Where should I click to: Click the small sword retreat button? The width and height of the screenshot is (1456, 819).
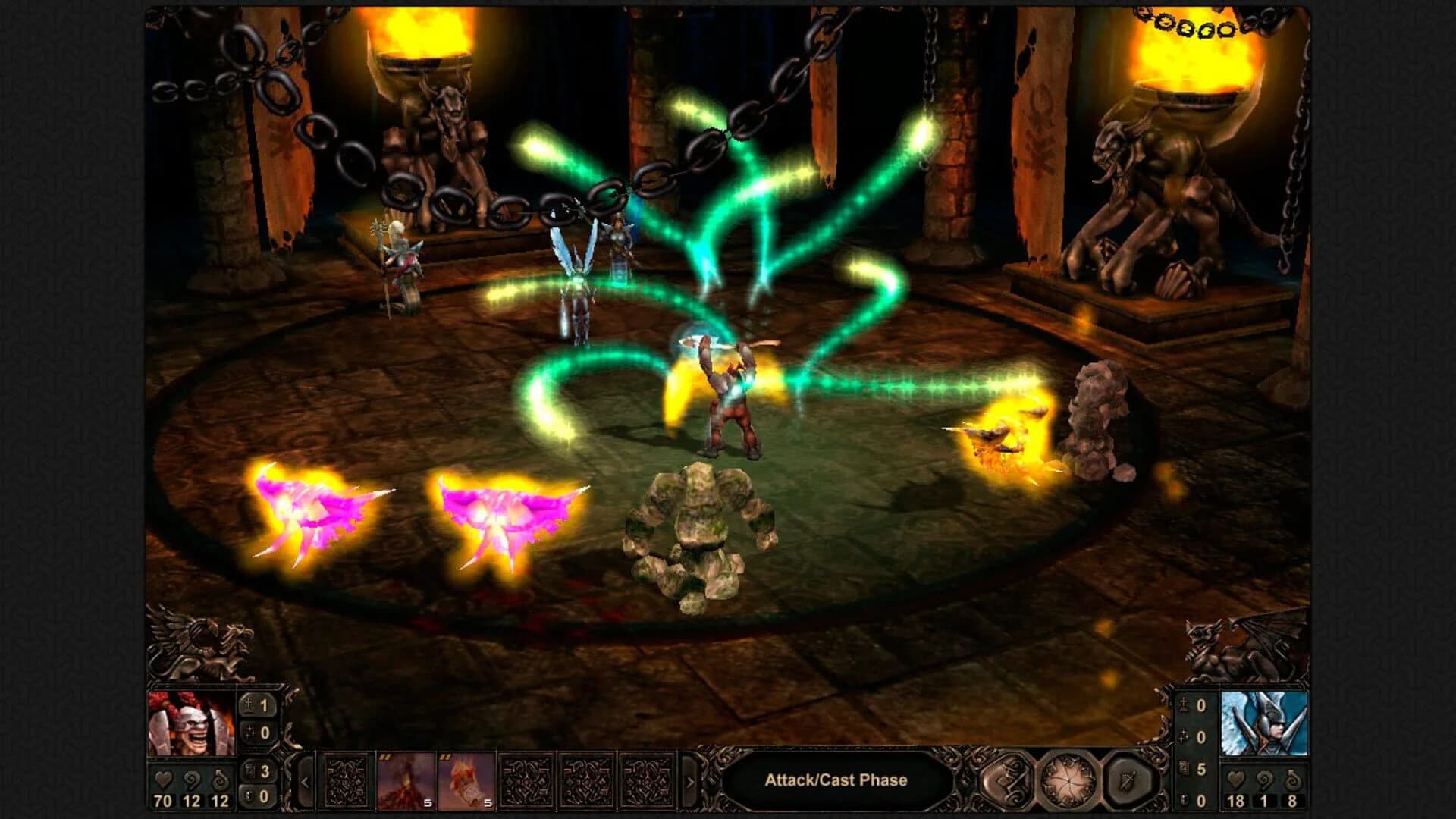[x=1127, y=781]
